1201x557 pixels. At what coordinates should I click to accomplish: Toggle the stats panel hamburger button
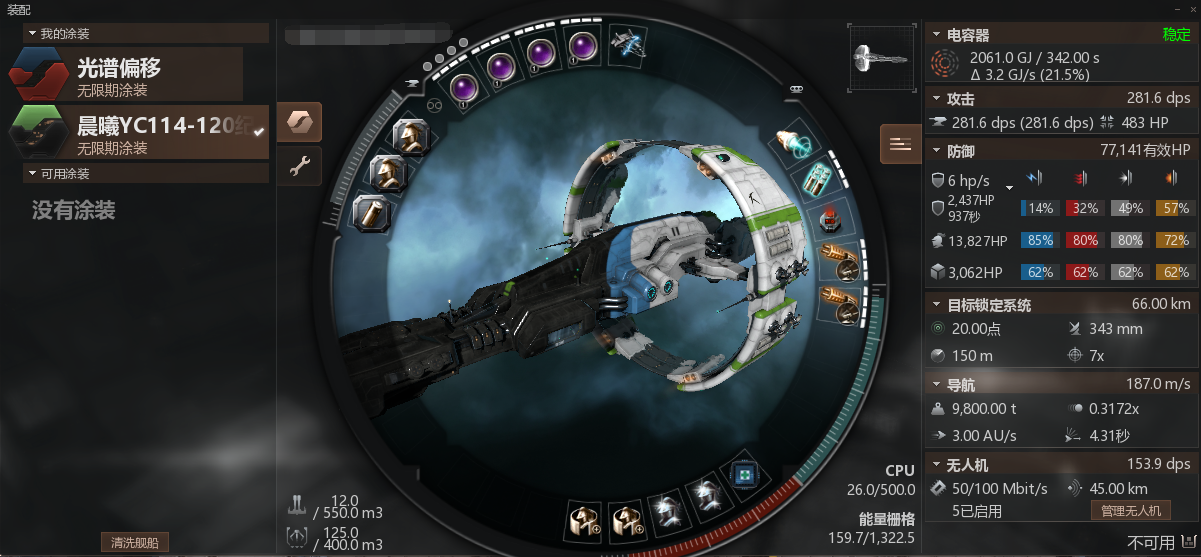(x=900, y=144)
